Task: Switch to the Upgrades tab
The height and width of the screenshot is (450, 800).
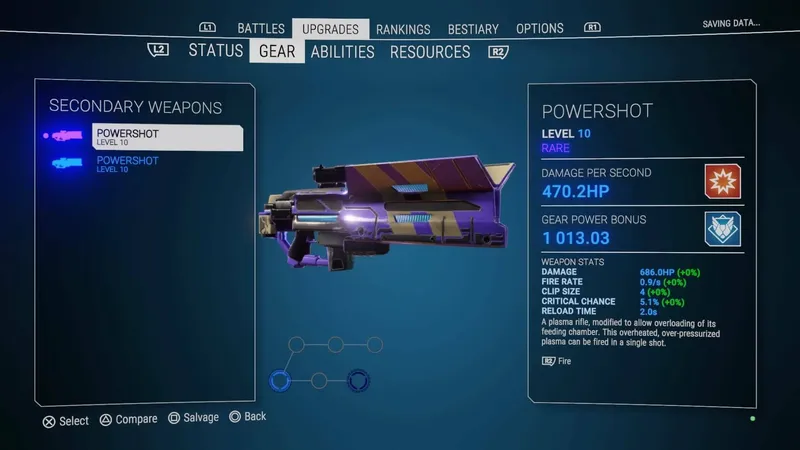Action: (331, 29)
